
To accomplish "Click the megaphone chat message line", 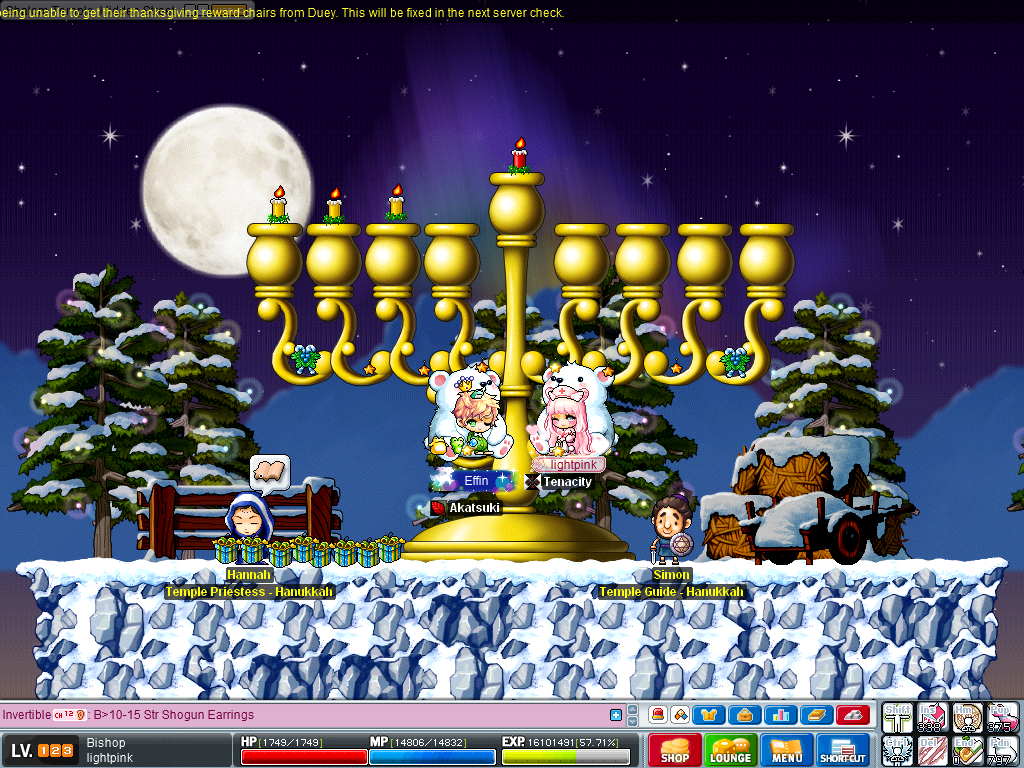I will click(x=300, y=715).
